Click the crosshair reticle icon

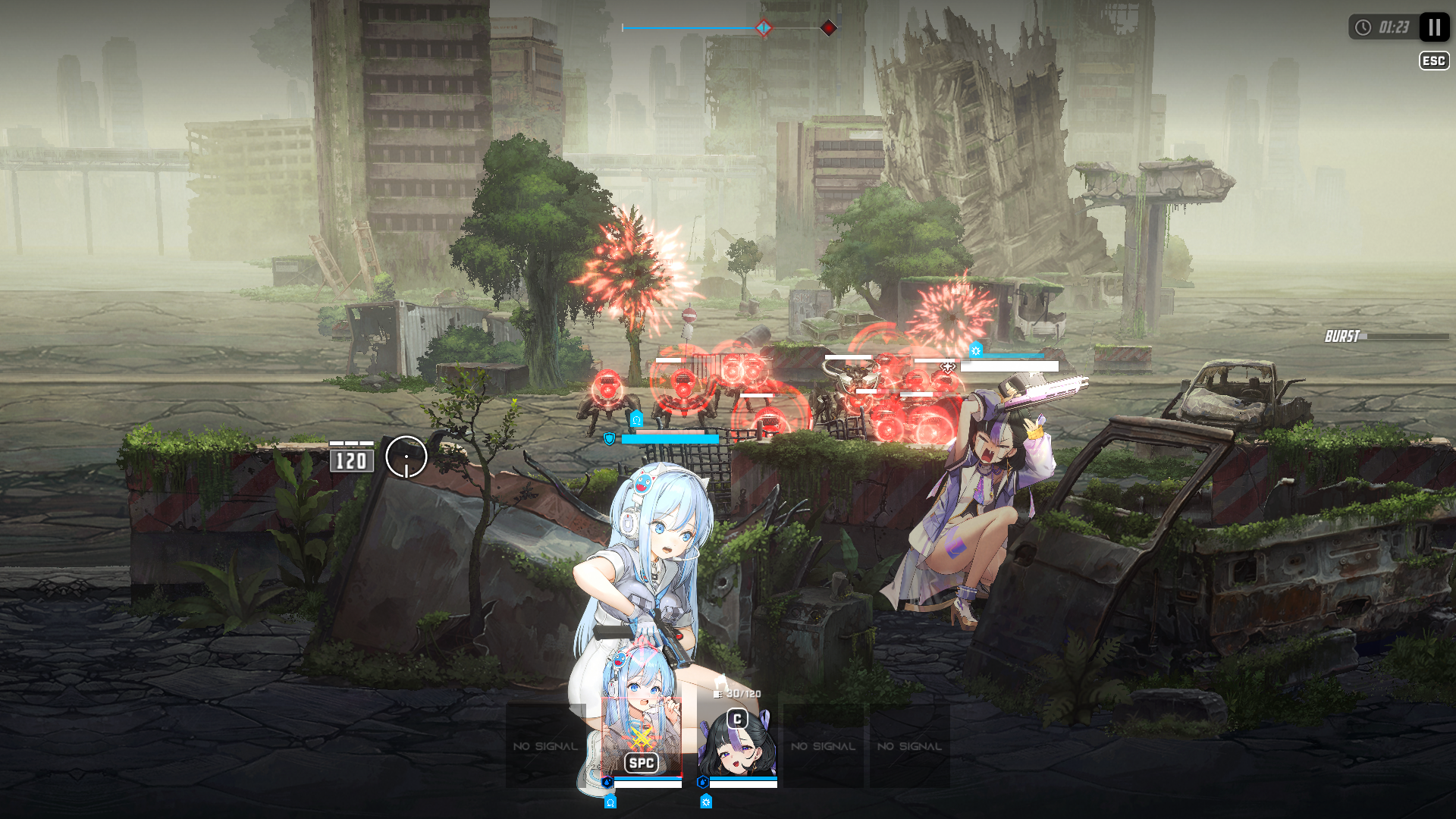[x=406, y=458]
